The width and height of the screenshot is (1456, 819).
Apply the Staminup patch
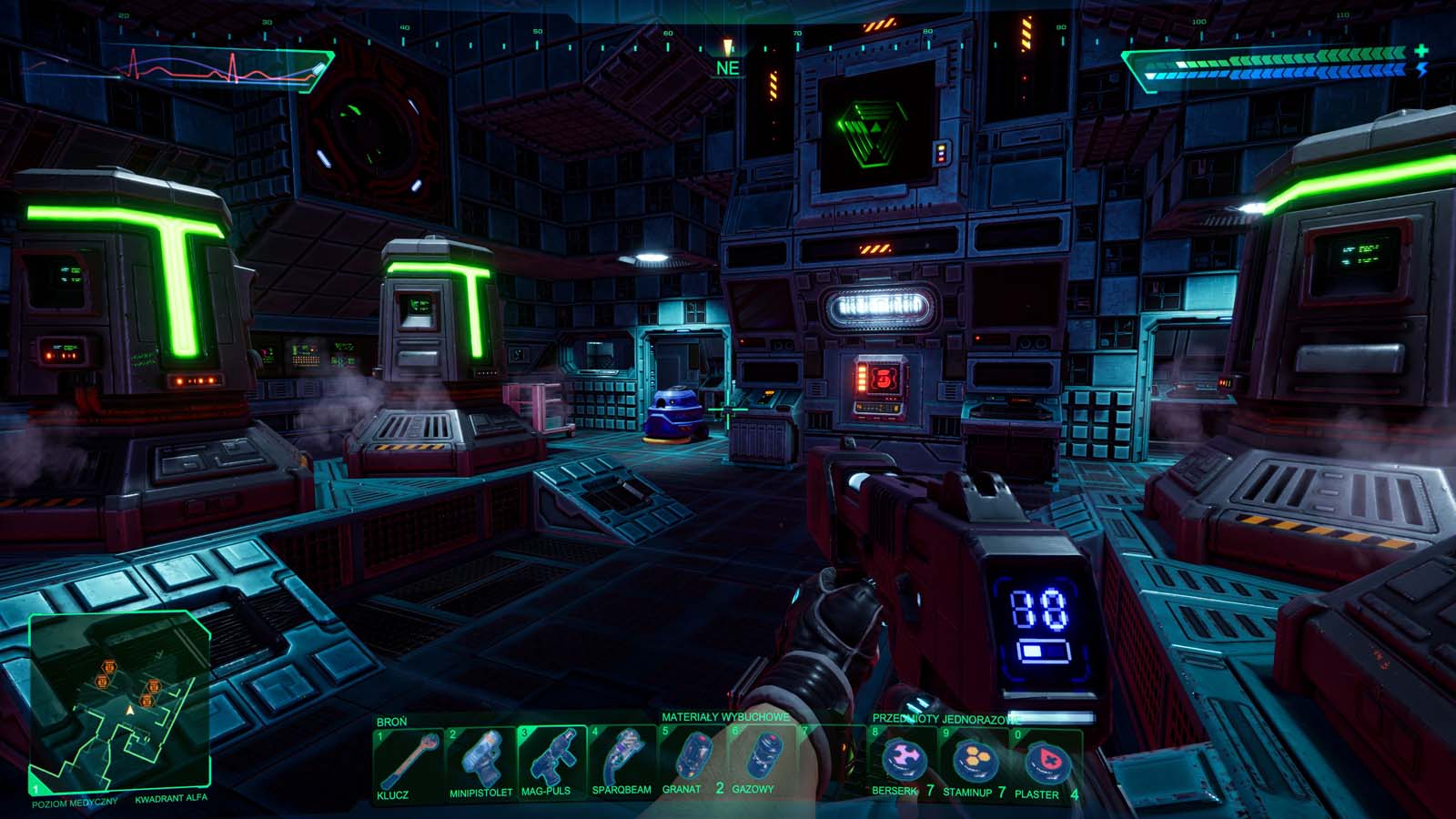pos(973,763)
